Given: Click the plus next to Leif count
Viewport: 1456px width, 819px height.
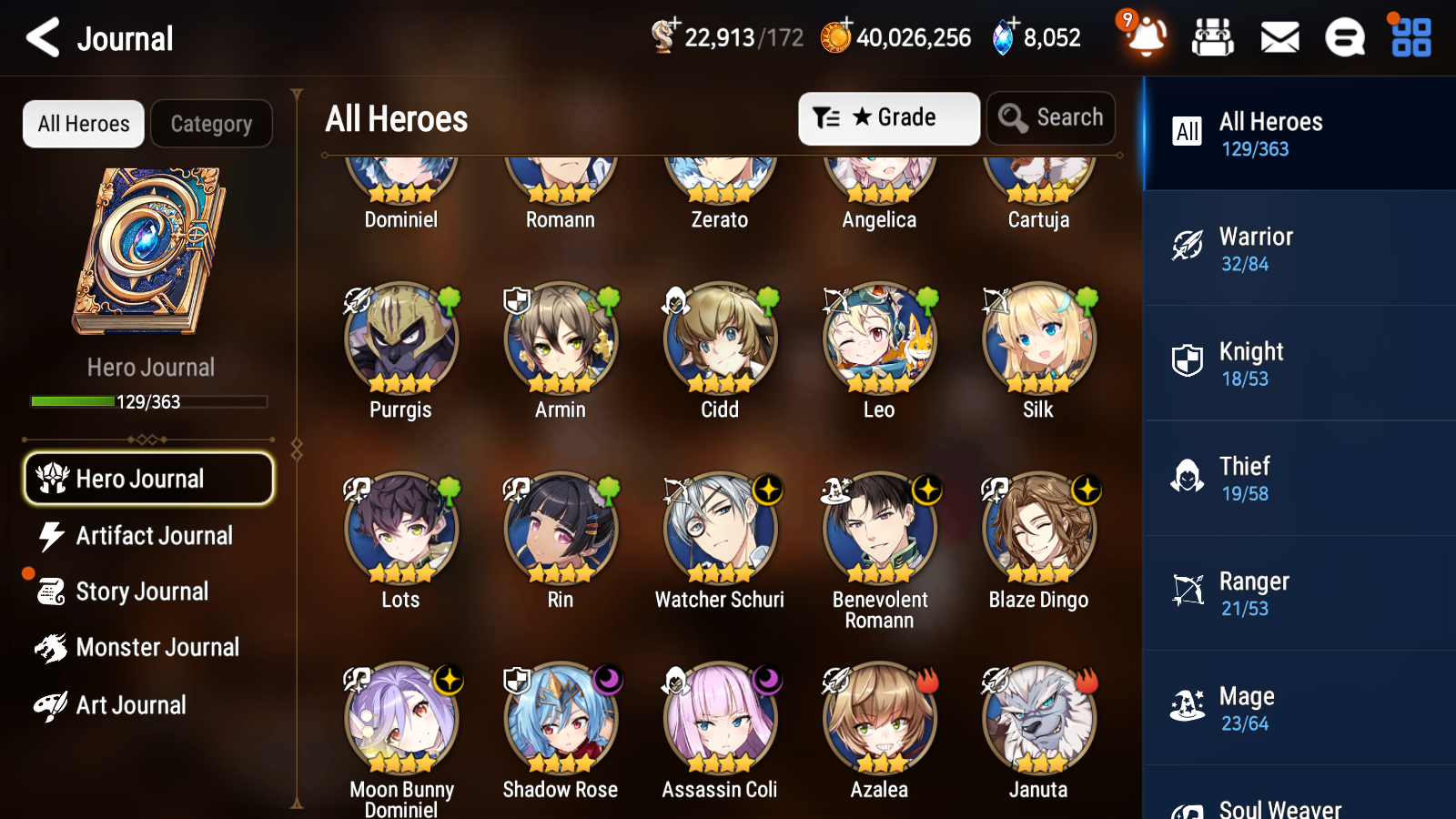Looking at the screenshot, I should (x=673, y=23).
